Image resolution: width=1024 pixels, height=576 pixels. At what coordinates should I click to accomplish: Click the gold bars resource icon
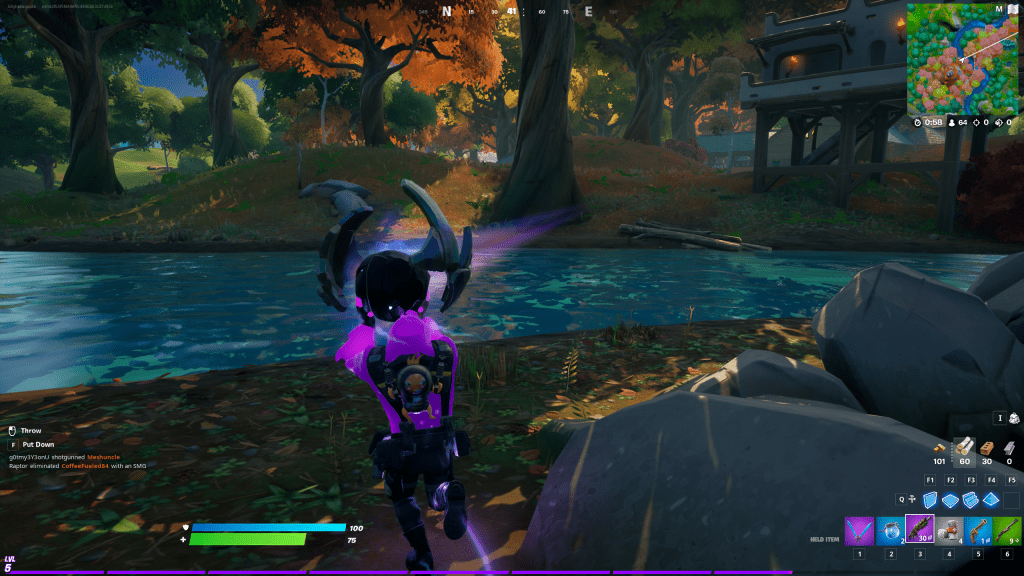(x=939, y=448)
